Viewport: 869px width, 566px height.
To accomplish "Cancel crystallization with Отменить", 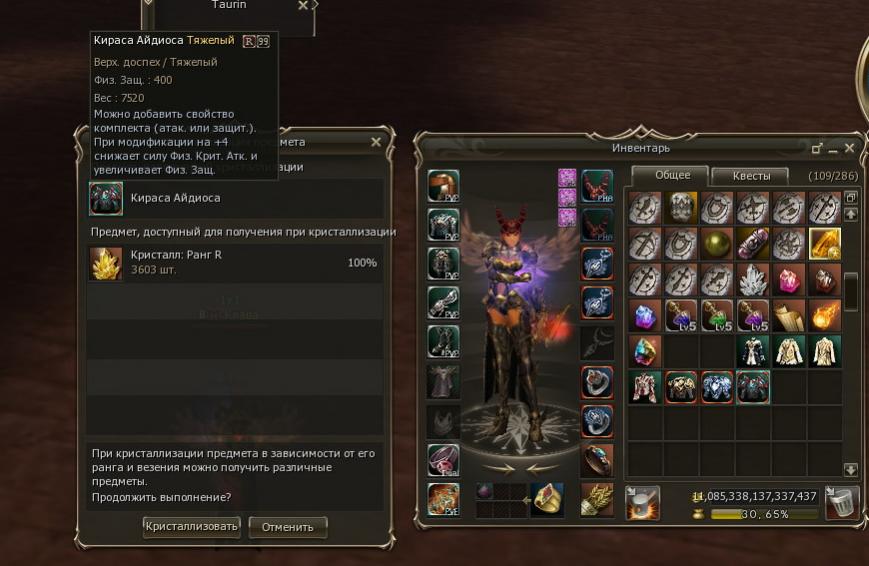I will tap(288, 526).
